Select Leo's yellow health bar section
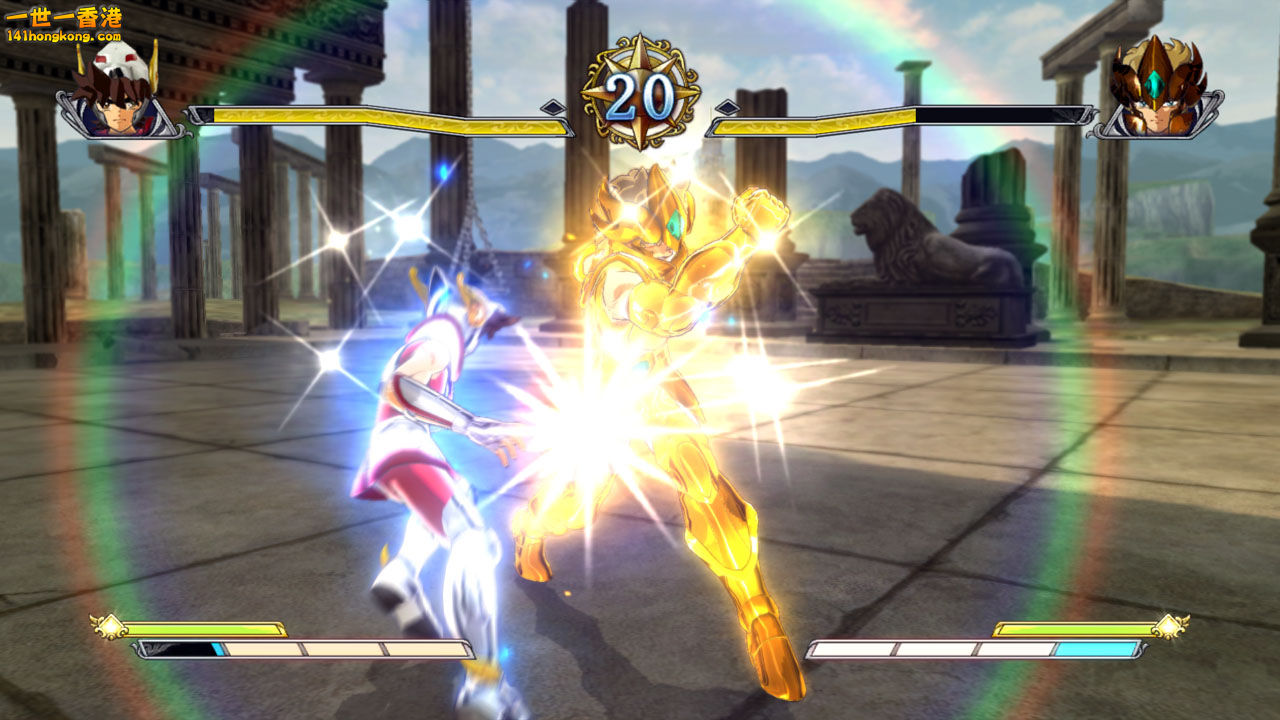This screenshot has height=720, width=1280. [810, 125]
